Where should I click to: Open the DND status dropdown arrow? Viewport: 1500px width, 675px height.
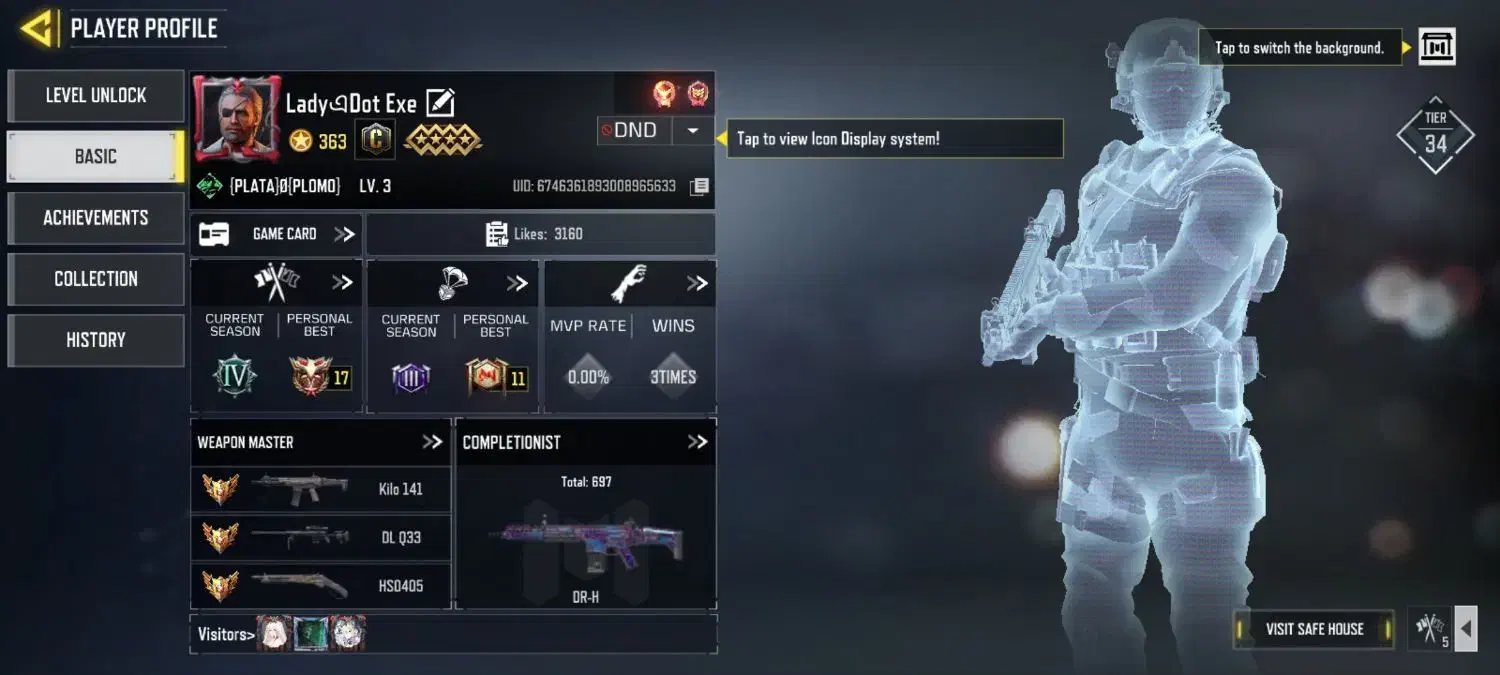point(692,131)
